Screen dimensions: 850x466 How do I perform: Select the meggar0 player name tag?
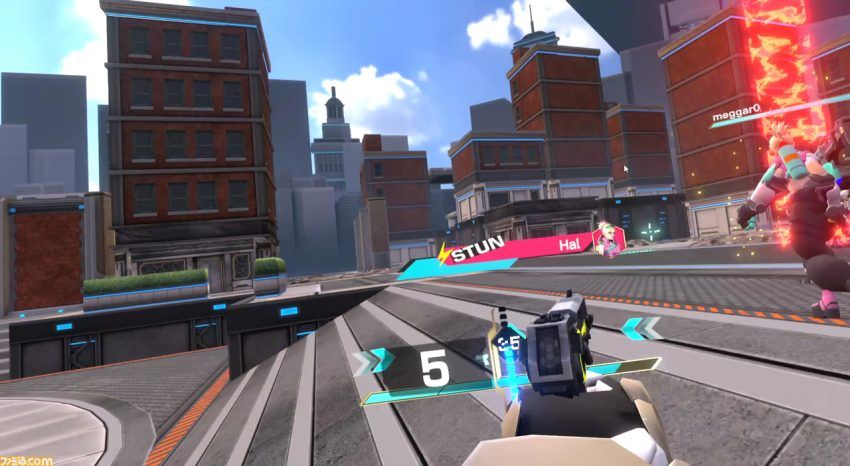(x=735, y=118)
